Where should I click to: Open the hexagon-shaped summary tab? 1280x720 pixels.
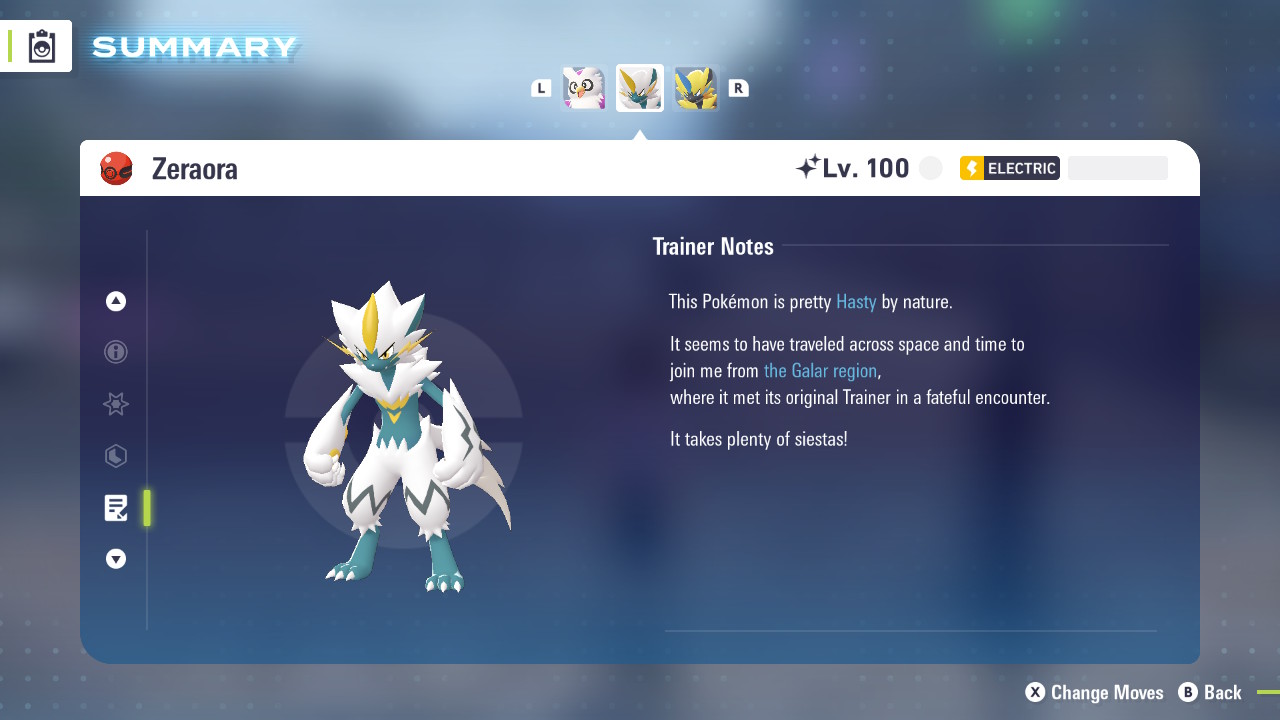(116, 456)
